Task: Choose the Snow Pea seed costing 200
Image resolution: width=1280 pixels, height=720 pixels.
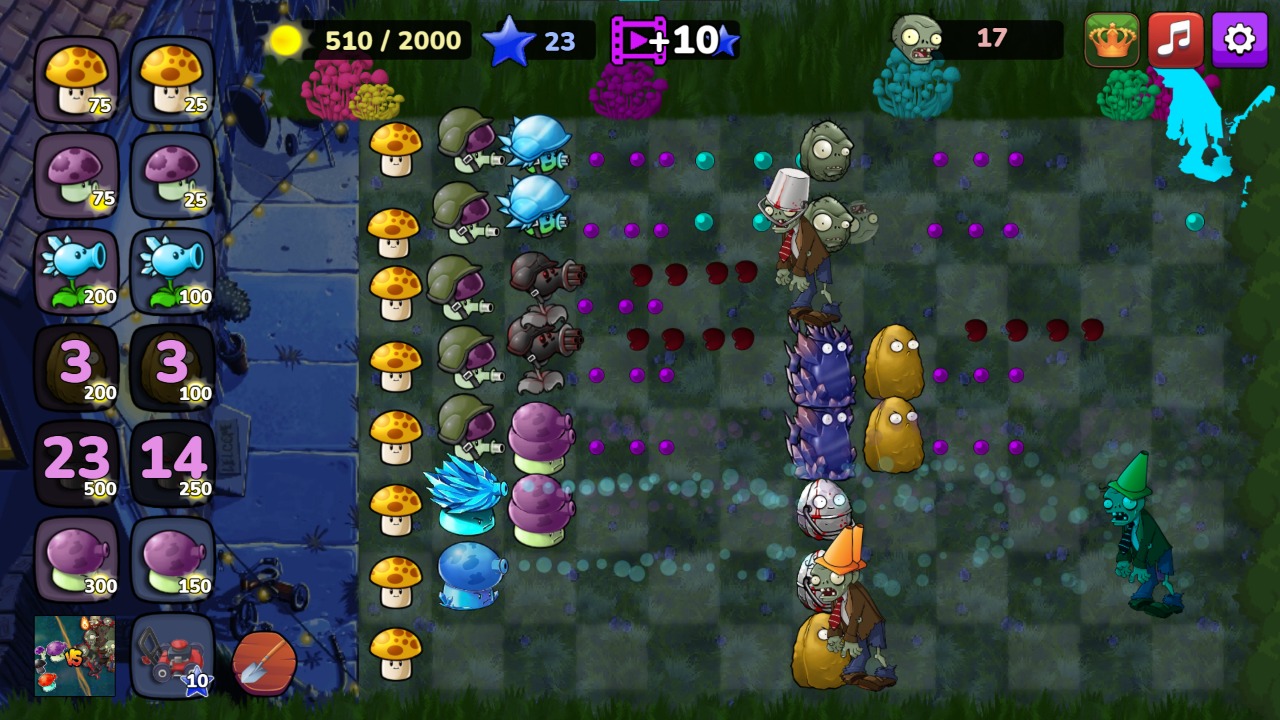Action: pos(77,268)
